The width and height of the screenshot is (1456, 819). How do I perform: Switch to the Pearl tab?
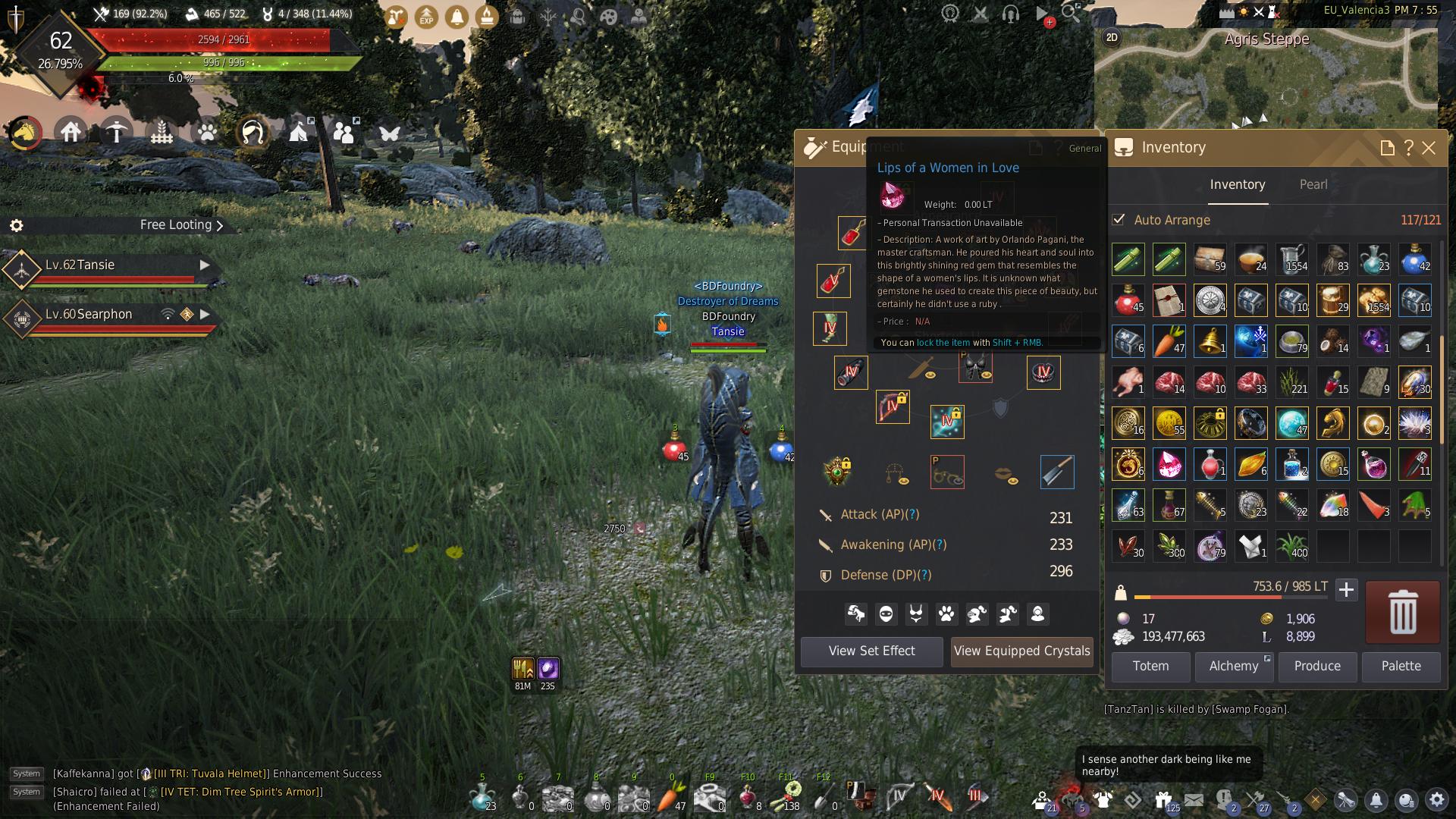(x=1313, y=185)
